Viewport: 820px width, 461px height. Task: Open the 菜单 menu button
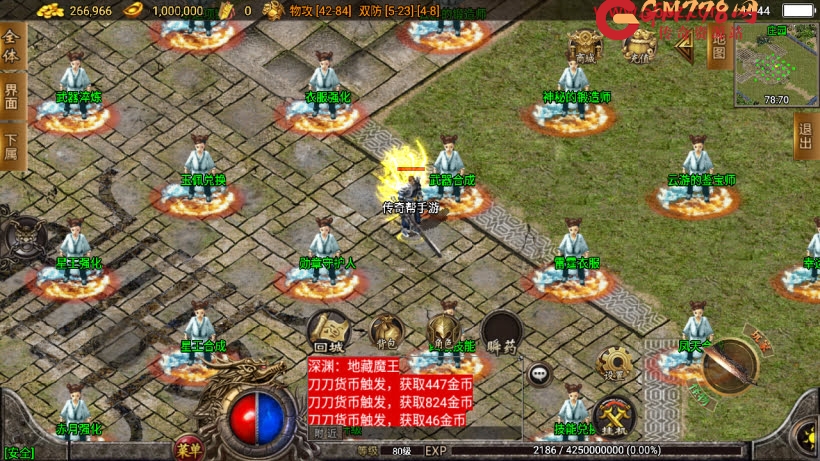[x=188, y=447]
